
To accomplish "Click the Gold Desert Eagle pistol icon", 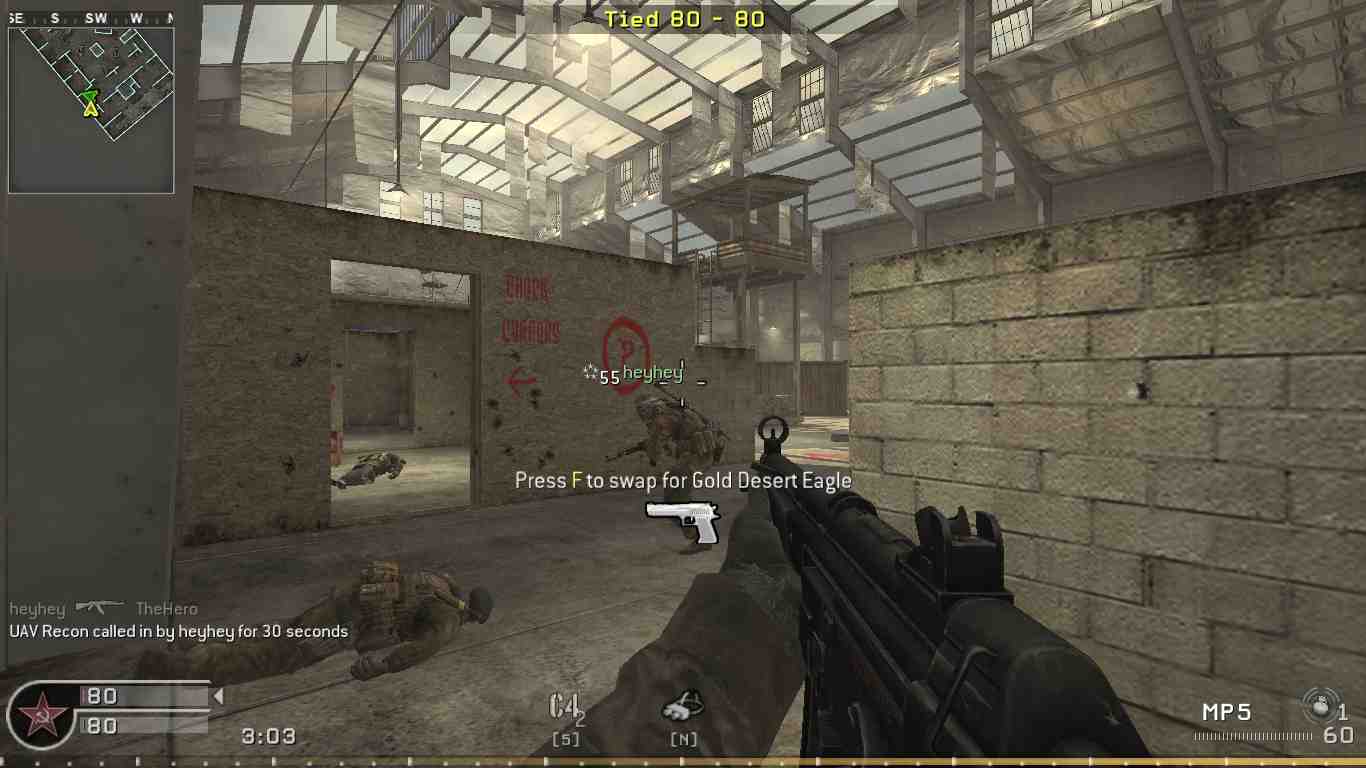I will coord(684,522).
